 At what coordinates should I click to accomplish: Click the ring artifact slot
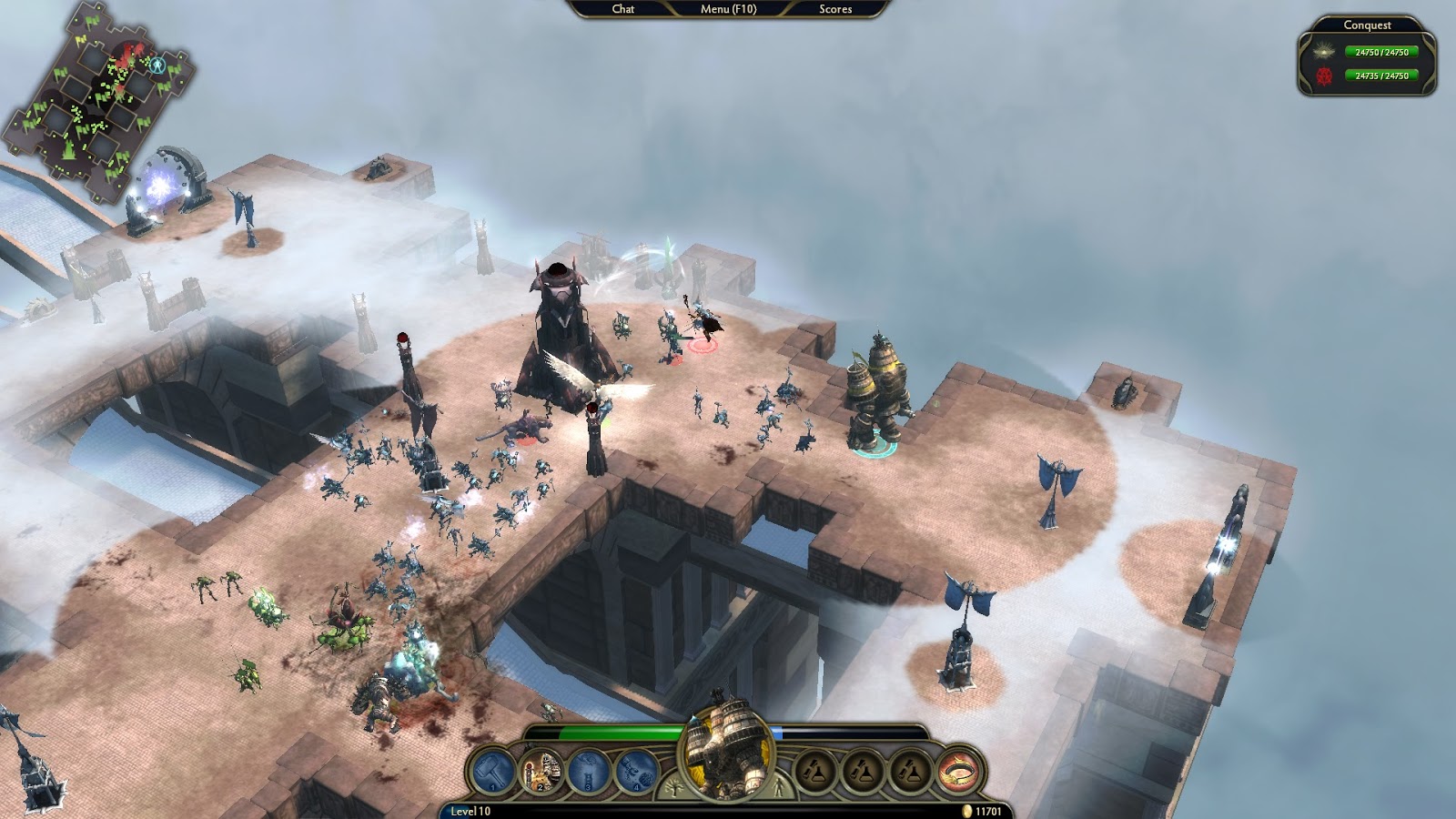(x=959, y=771)
